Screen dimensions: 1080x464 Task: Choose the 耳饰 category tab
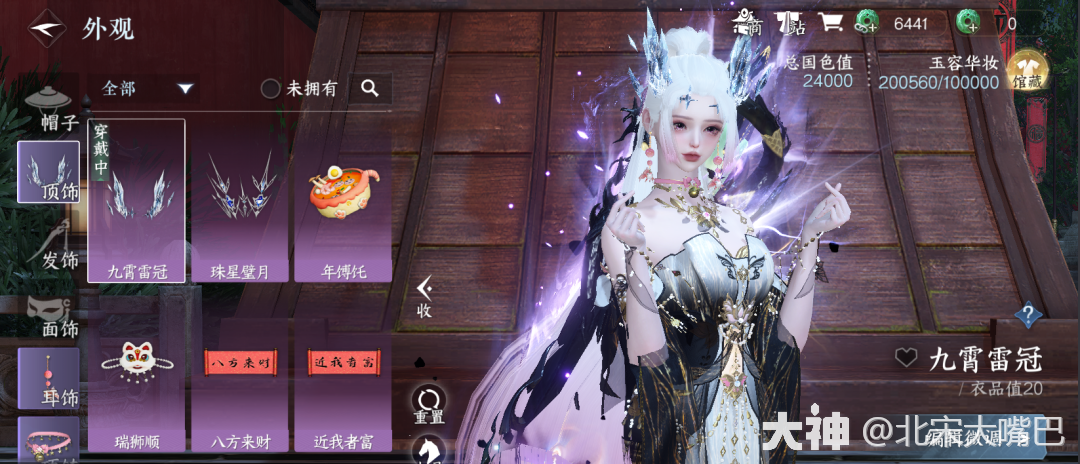48,378
